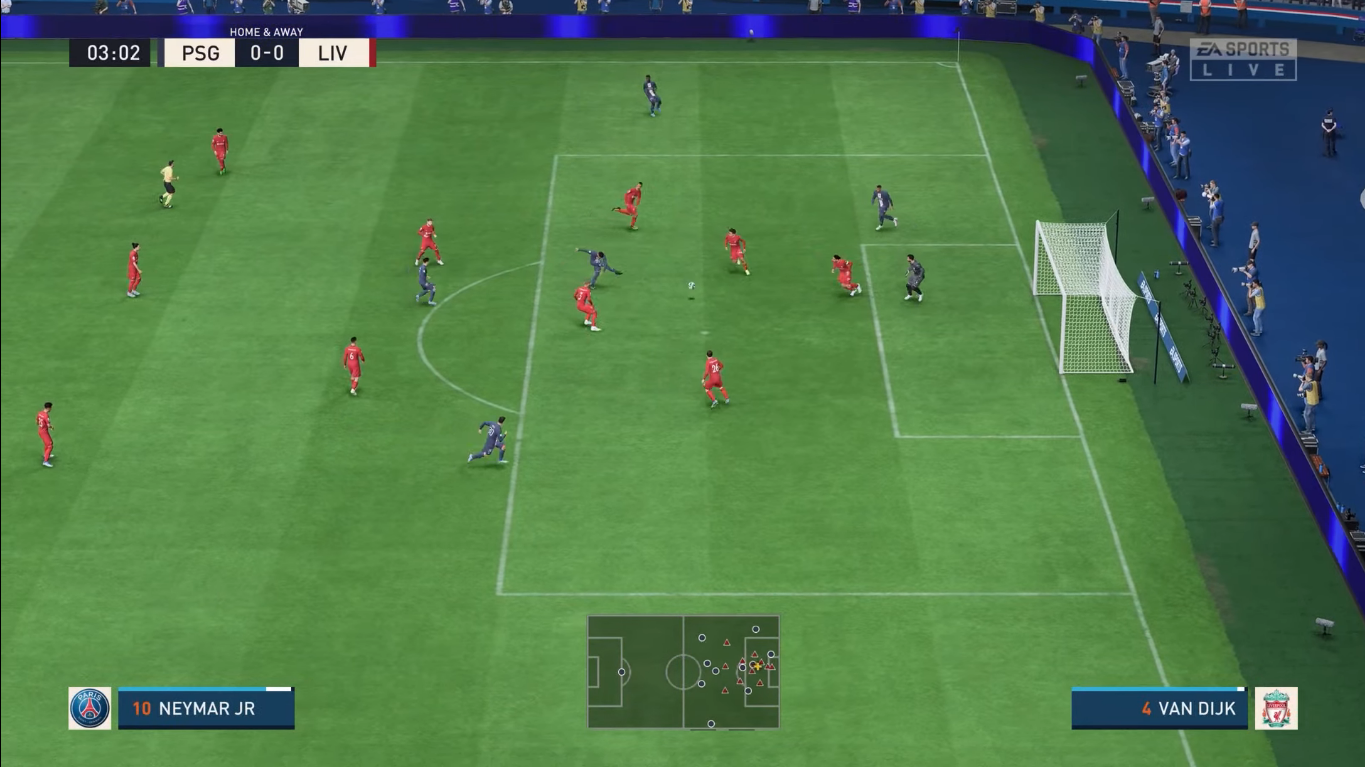Toggle the Van Dijk player name banner
The width and height of the screenshot is (1365, 767).
coord(1159,708)
